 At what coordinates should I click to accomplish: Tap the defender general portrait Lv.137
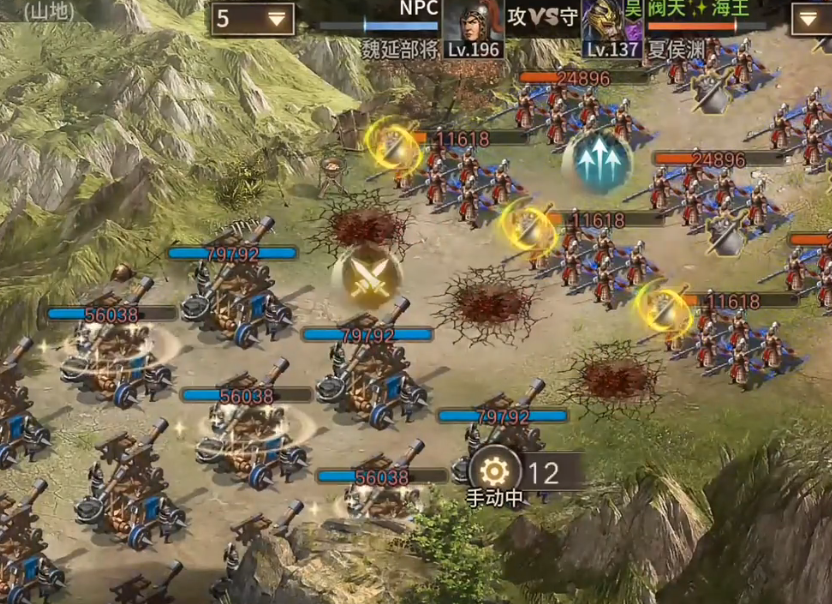611,26
